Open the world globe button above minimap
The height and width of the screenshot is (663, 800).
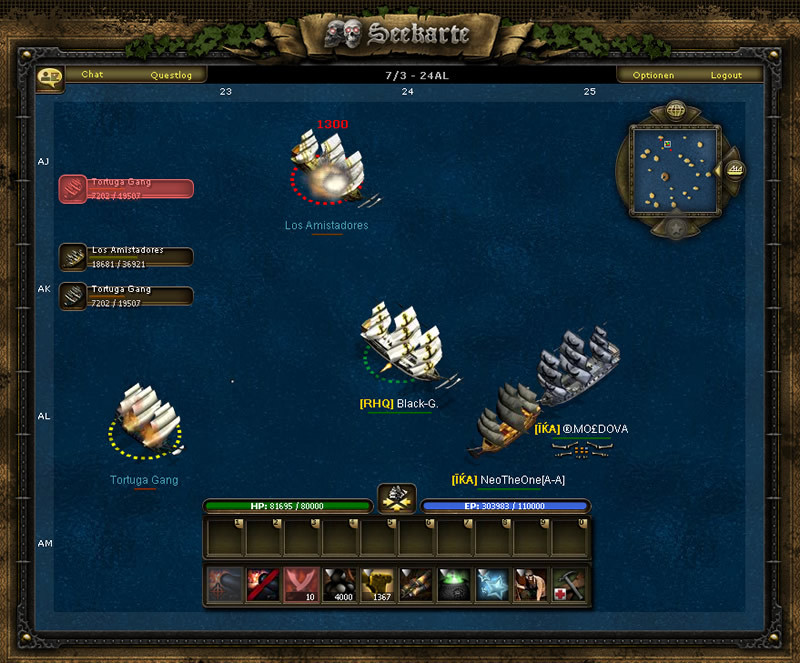click(x=674, y=110)
